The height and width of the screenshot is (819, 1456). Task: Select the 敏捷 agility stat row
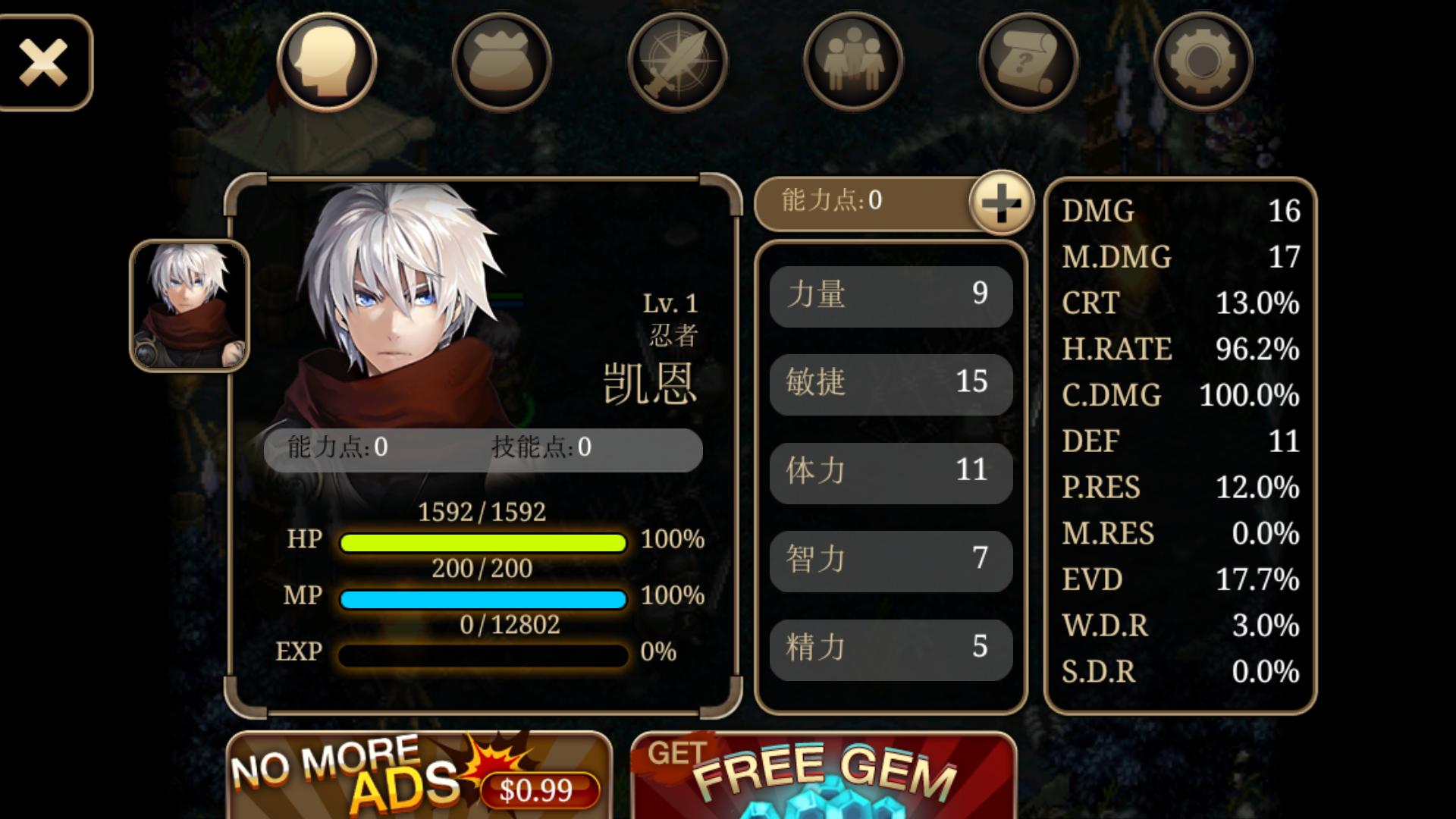pyautogui.click(x=891, y=384)
